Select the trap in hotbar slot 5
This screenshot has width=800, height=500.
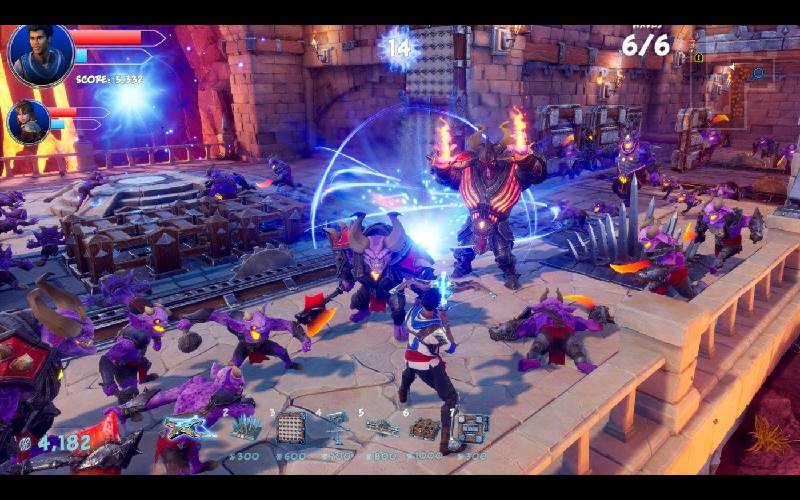tap(381, 428)
